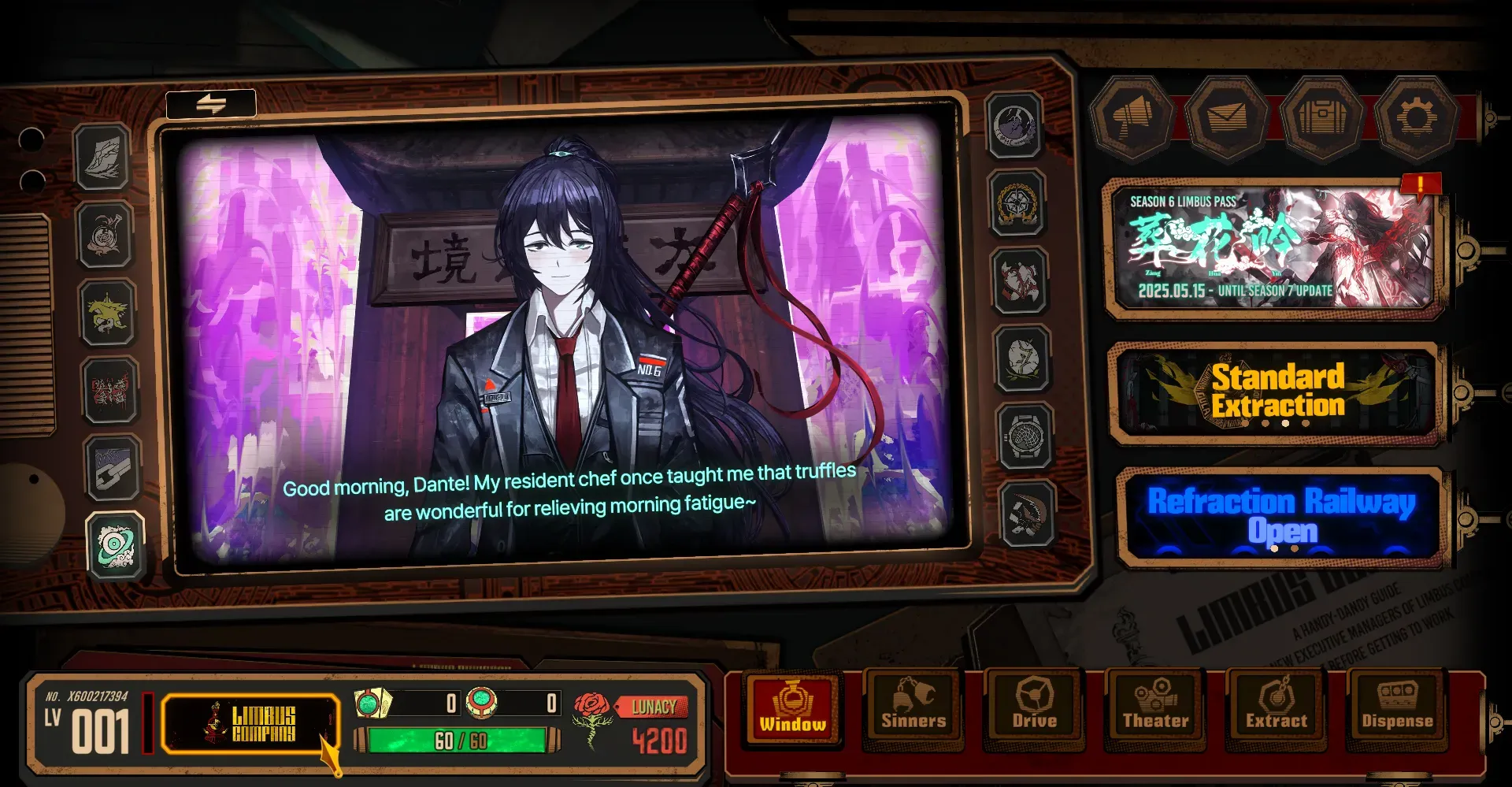This screenshot has width=1512, height=787.
Task: Open the megaphone announcements icon
Action: pyautogui.click(x=1132, y=118)
